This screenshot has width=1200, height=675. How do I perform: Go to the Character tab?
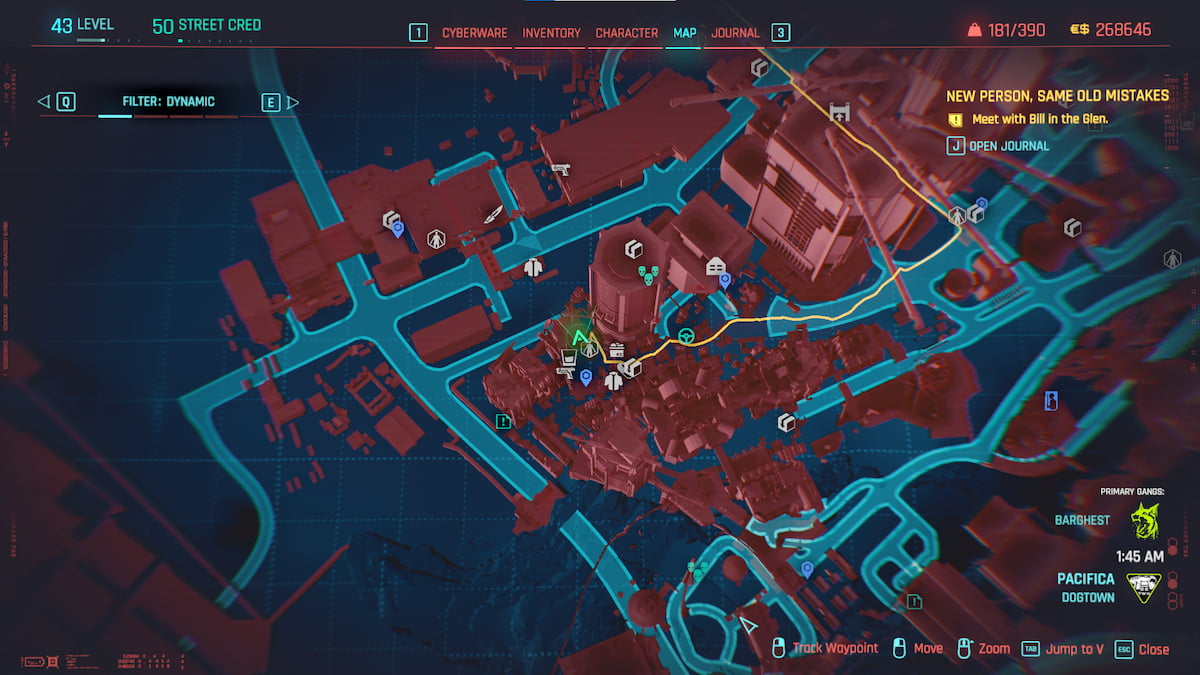point(626,33)
